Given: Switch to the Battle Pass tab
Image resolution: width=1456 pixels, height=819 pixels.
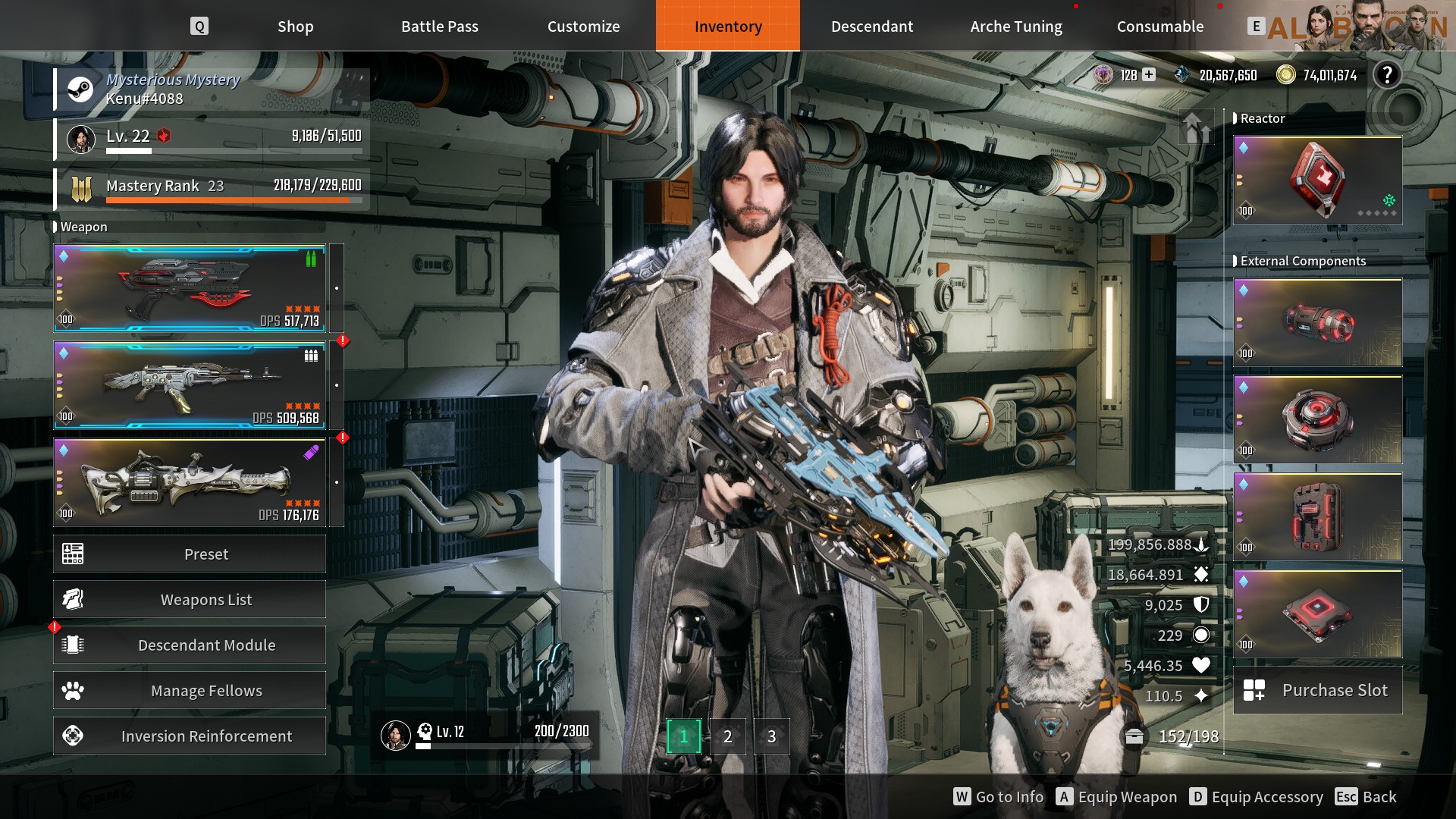Looking at the screenshot, I should coord(439,27).
